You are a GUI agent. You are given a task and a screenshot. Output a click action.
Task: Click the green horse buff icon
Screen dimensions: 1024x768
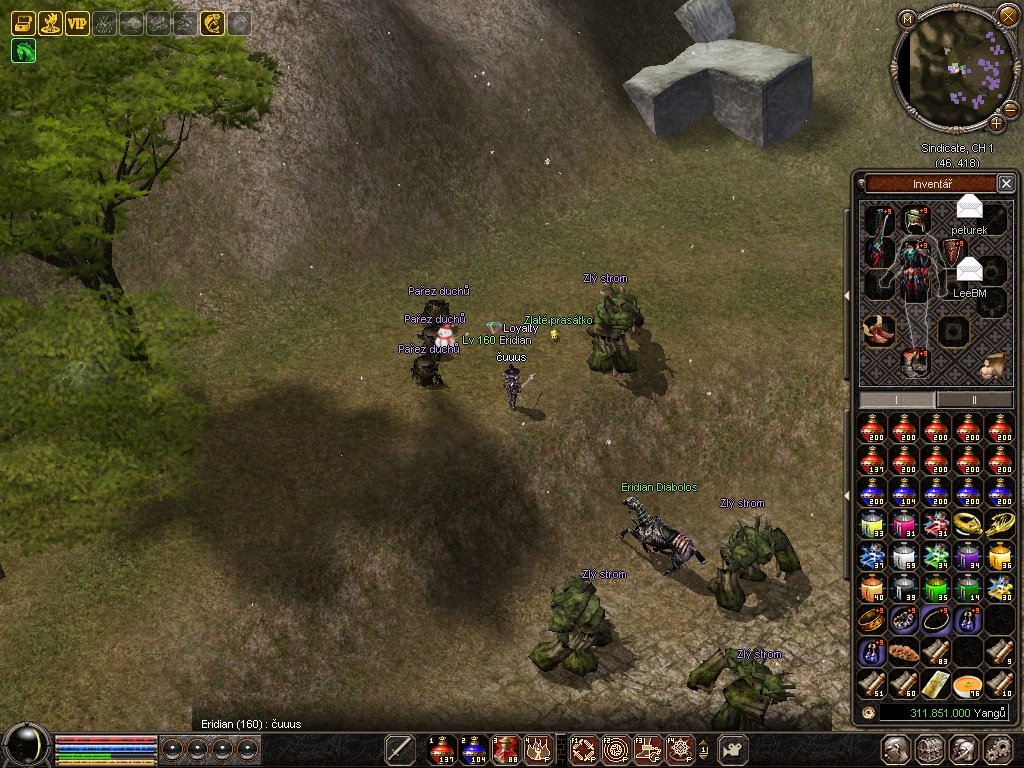[23, 50]
